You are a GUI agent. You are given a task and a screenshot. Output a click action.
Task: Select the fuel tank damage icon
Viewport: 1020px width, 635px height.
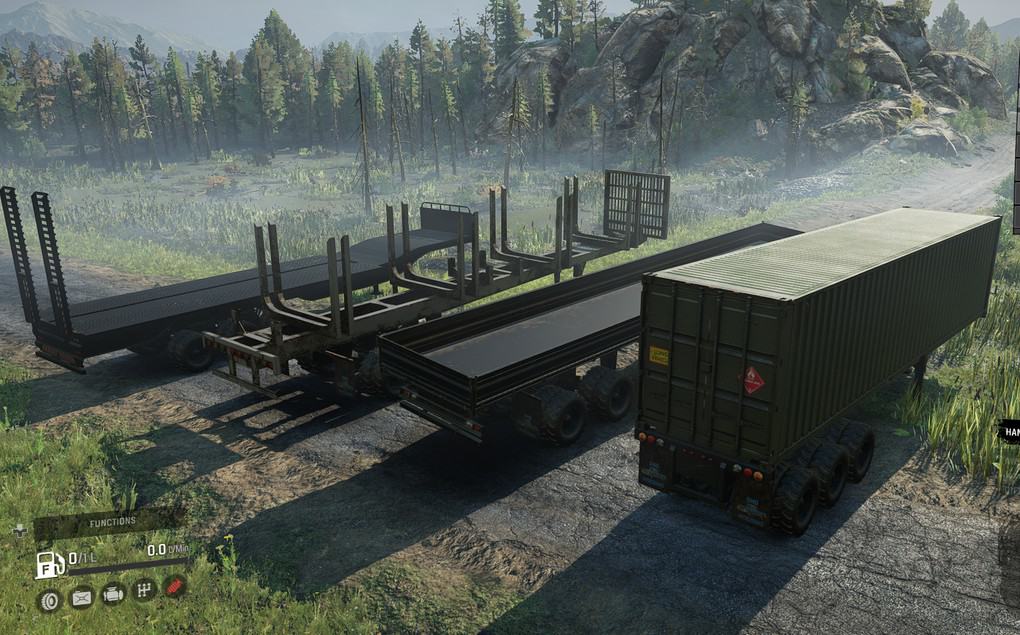click(81, 598)
